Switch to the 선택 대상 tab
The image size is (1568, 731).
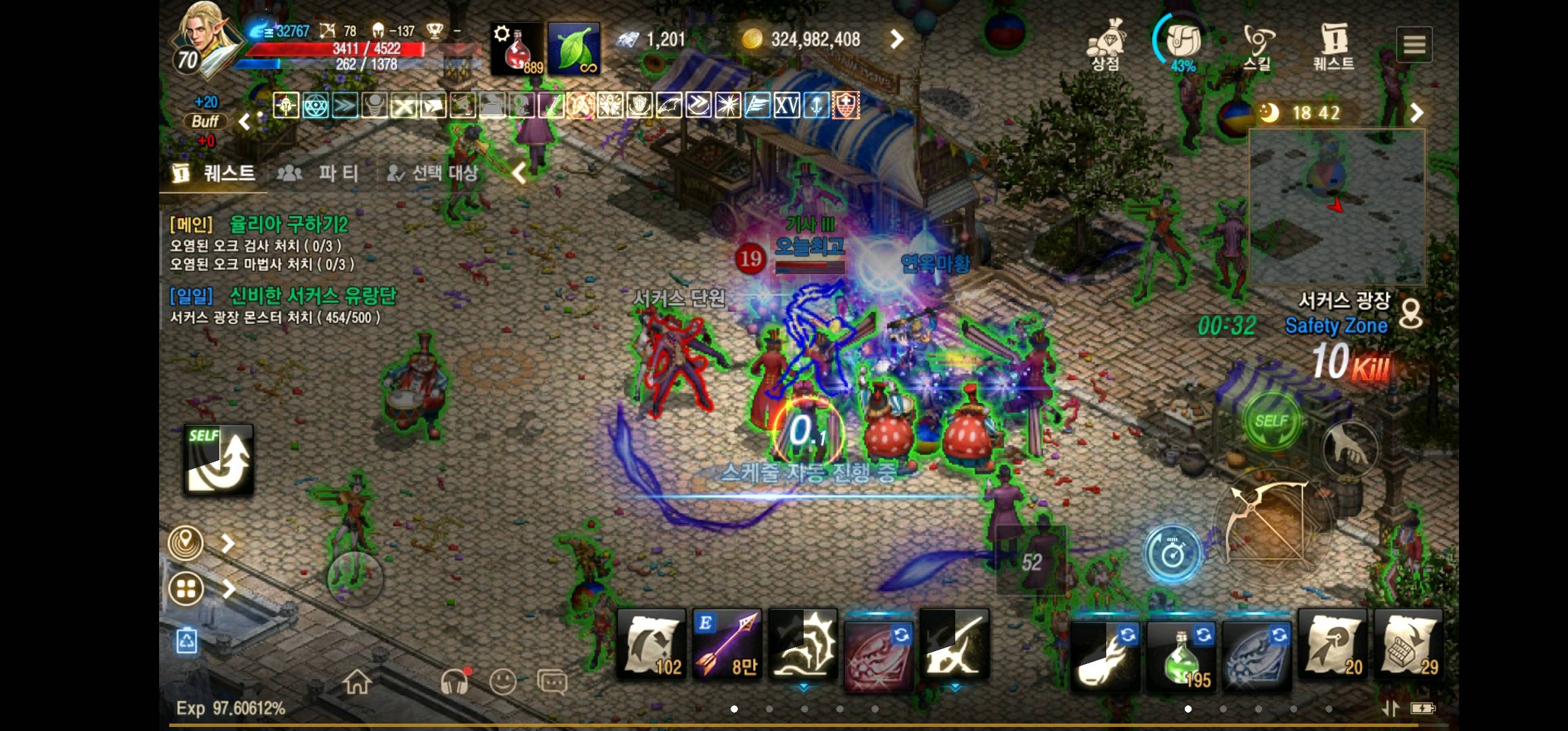pos(433,173)
